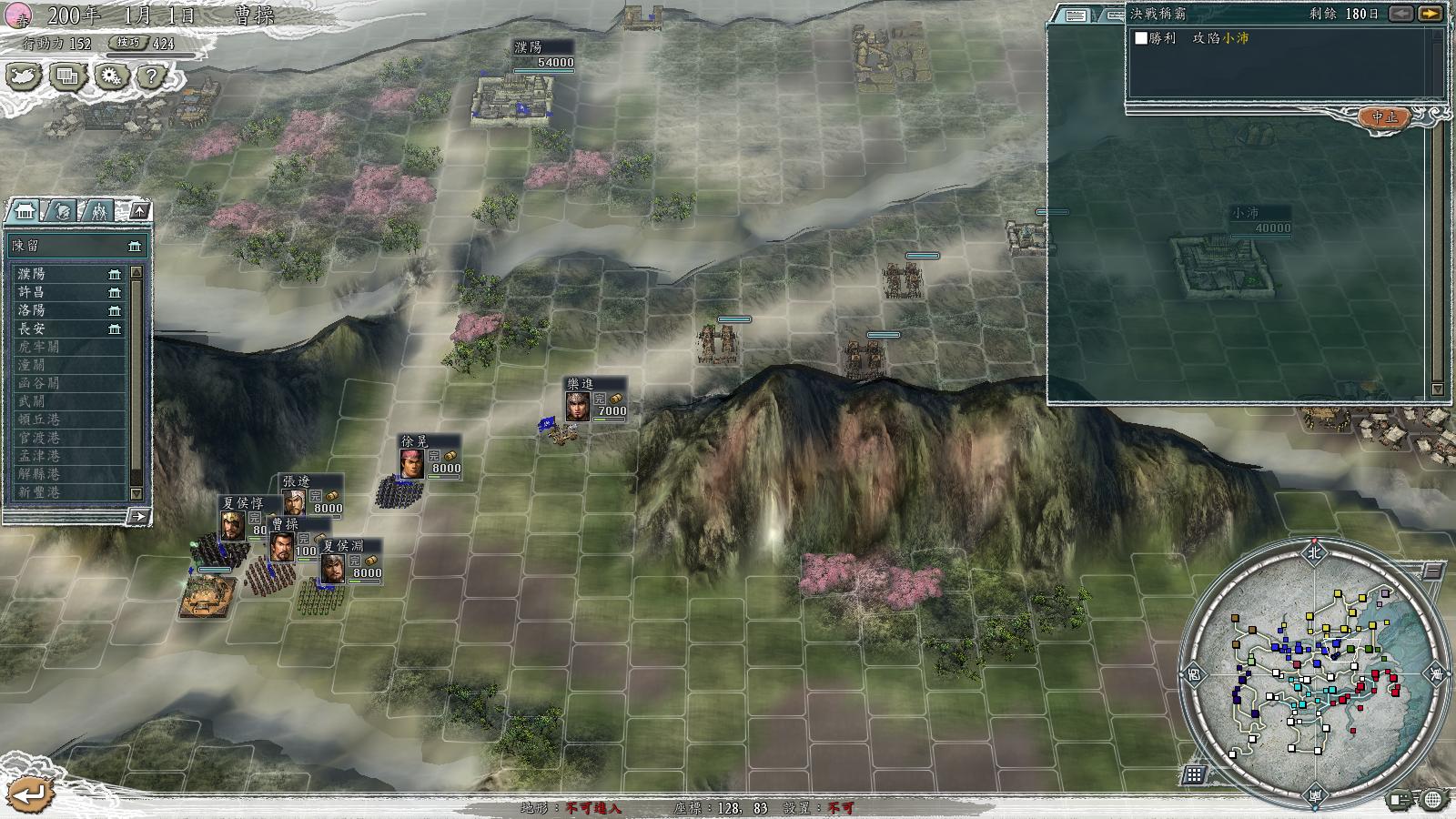Go to next objective with yellow arrow
The image size is (1456, 819).
point(1431,14)
